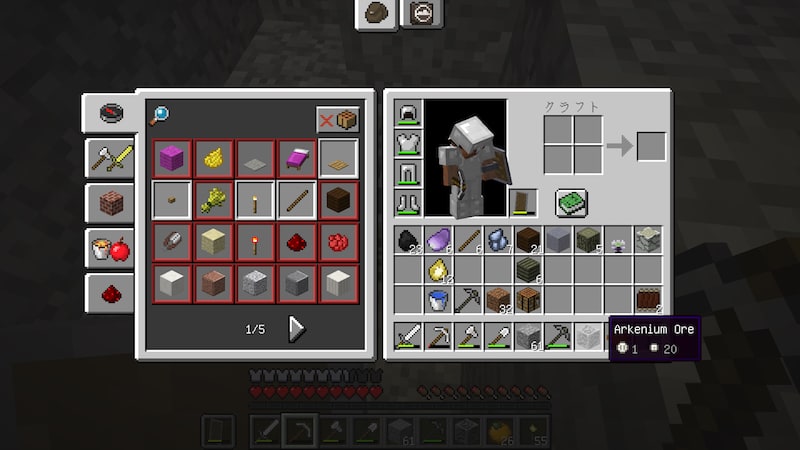Open the tools and weapons recipe tab
The height and width of the screenshot is (450, 800).
coord(109,157)
